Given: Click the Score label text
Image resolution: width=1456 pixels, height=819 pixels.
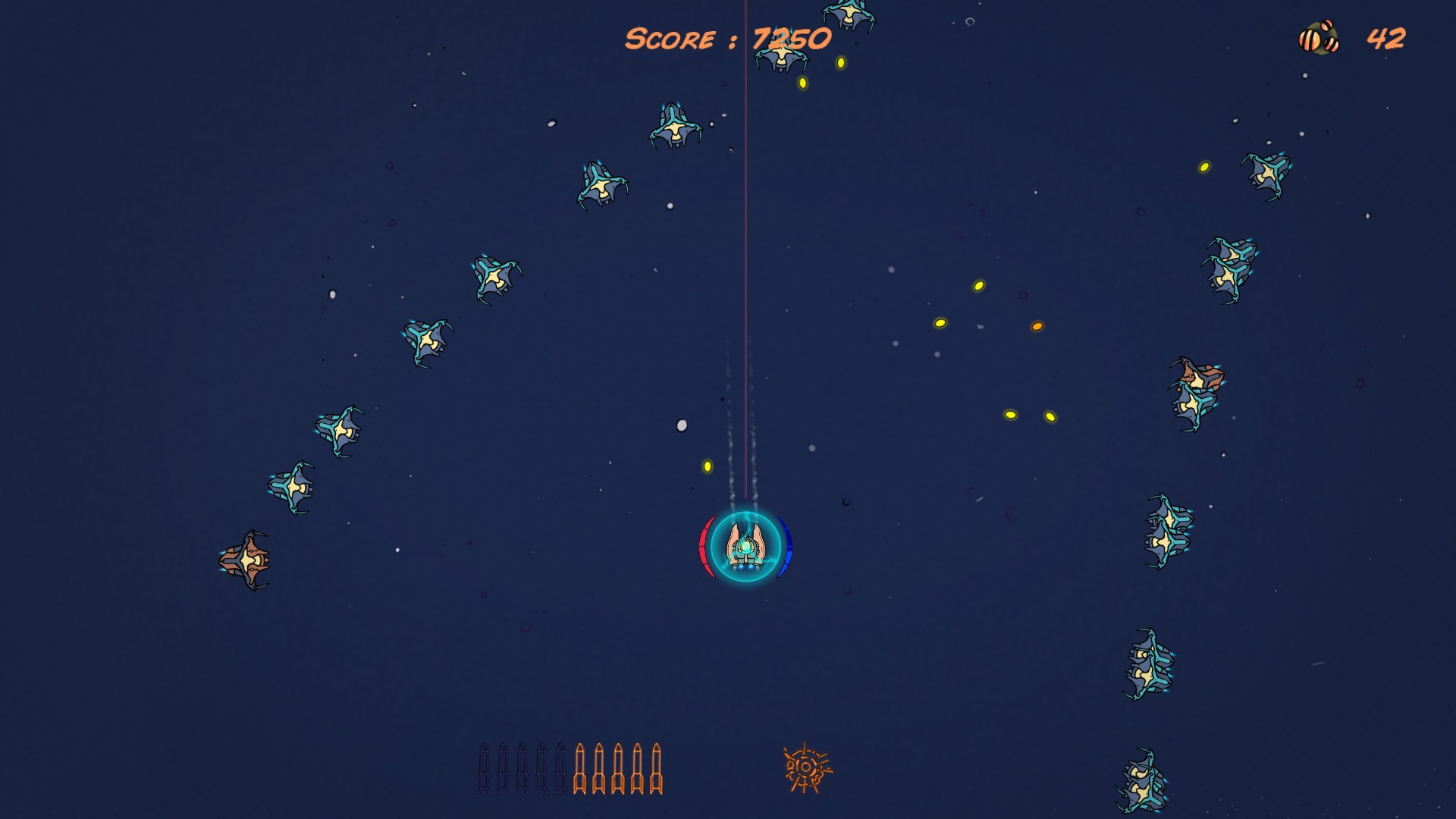Looking at the screenshot, I should [671, 38].
